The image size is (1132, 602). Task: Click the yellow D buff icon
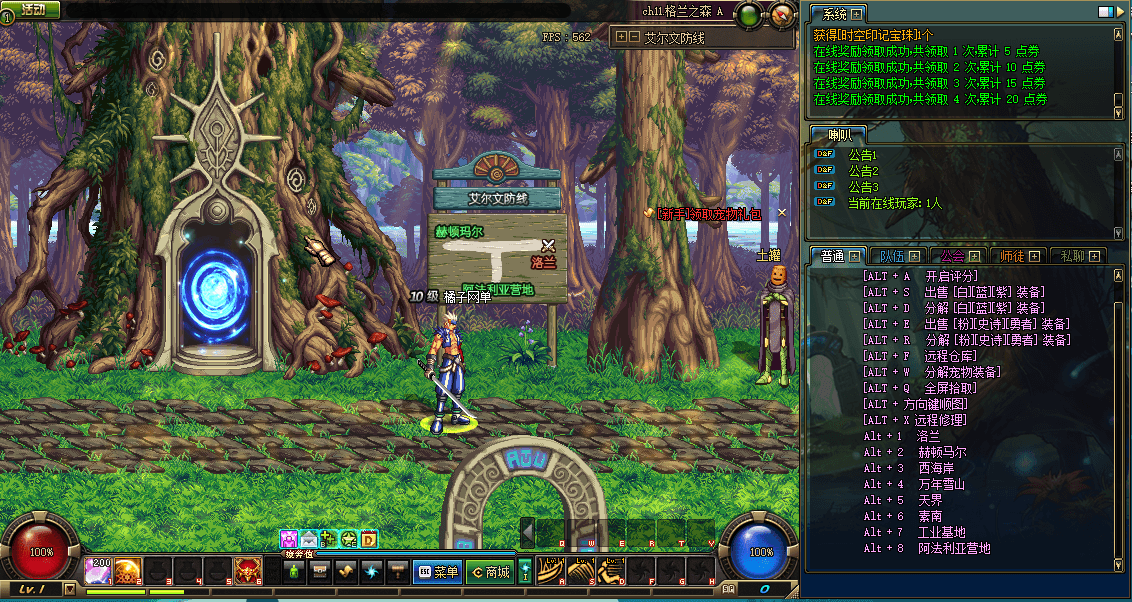tap(369, 540)
